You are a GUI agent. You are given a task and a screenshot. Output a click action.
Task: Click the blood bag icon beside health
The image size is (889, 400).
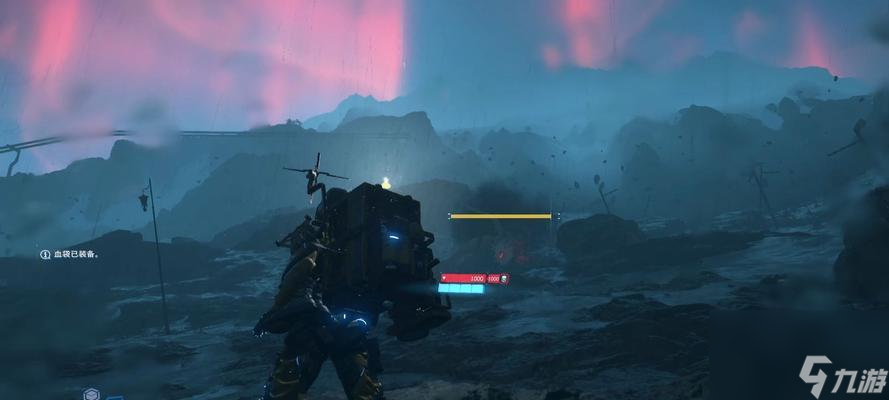click(505, 279)
